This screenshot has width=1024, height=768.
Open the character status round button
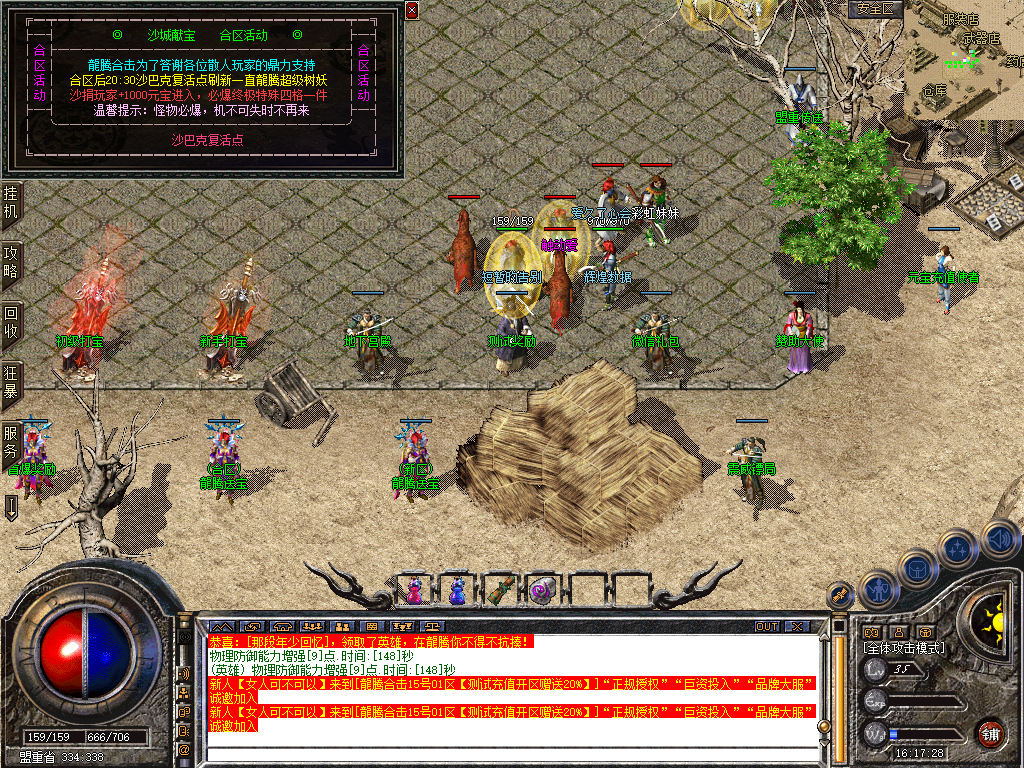(x=877, y=589)
